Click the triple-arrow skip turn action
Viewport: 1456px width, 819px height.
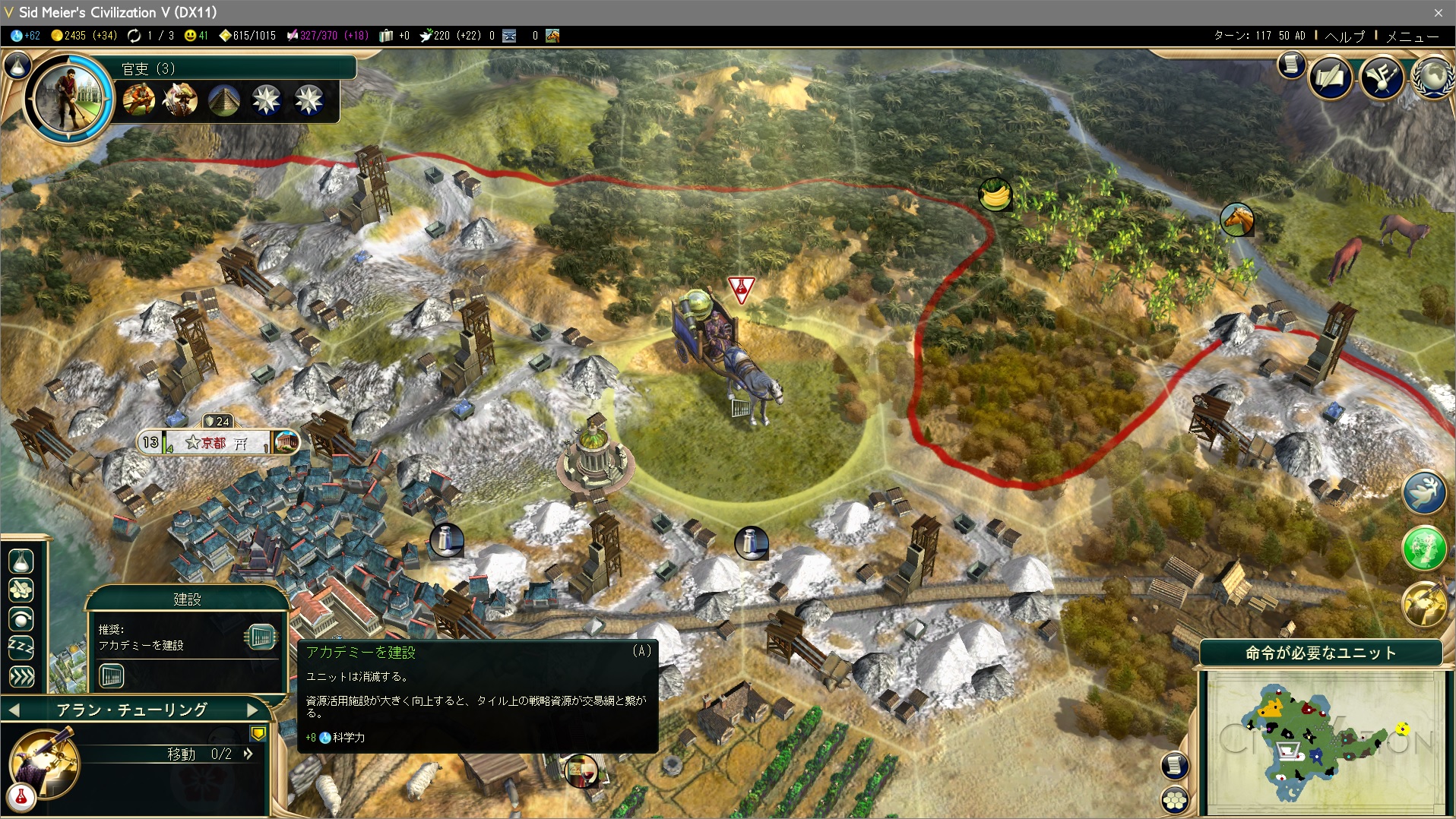tap(21, 676)
